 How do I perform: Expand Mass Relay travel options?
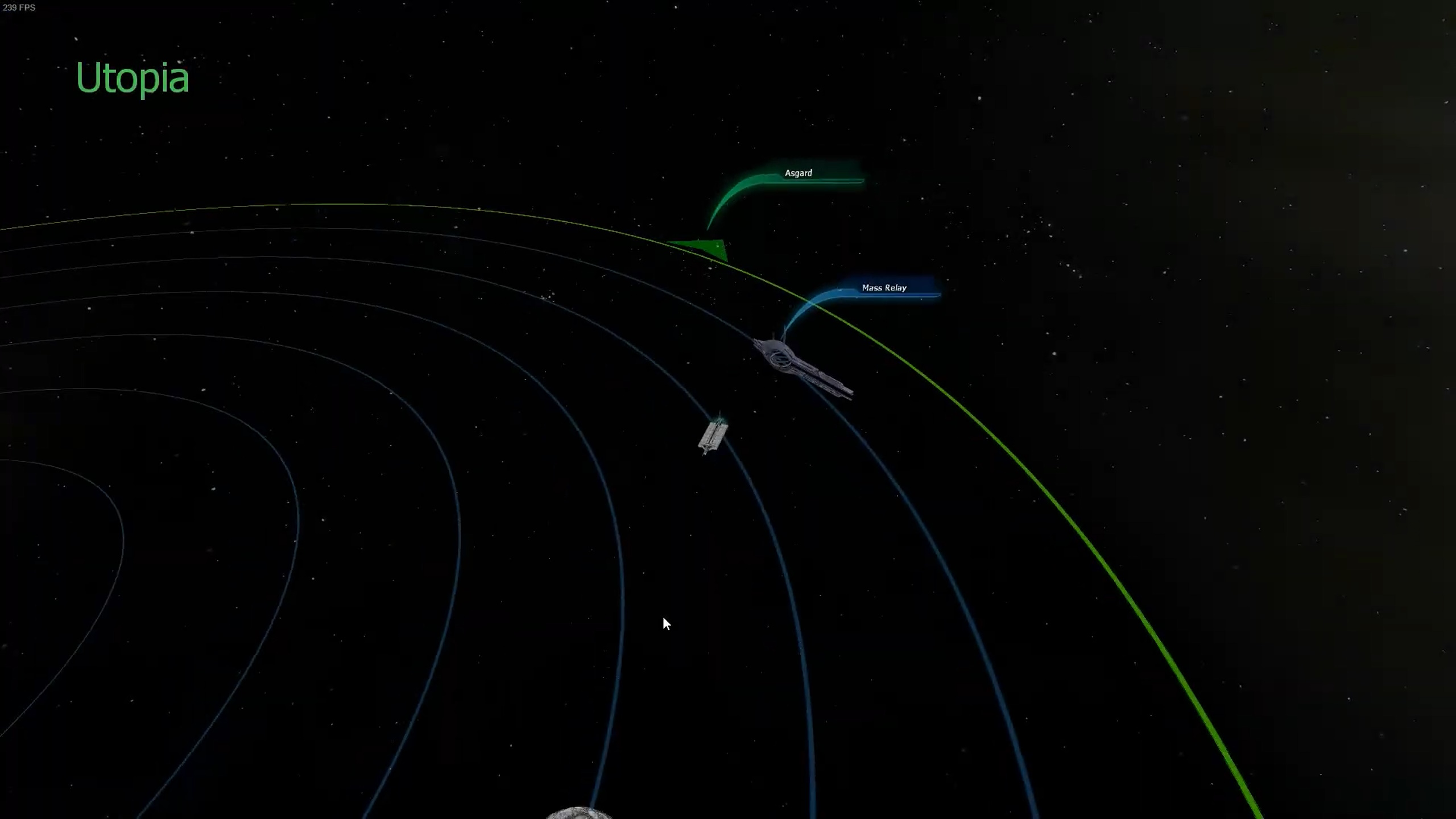[884, 288]
